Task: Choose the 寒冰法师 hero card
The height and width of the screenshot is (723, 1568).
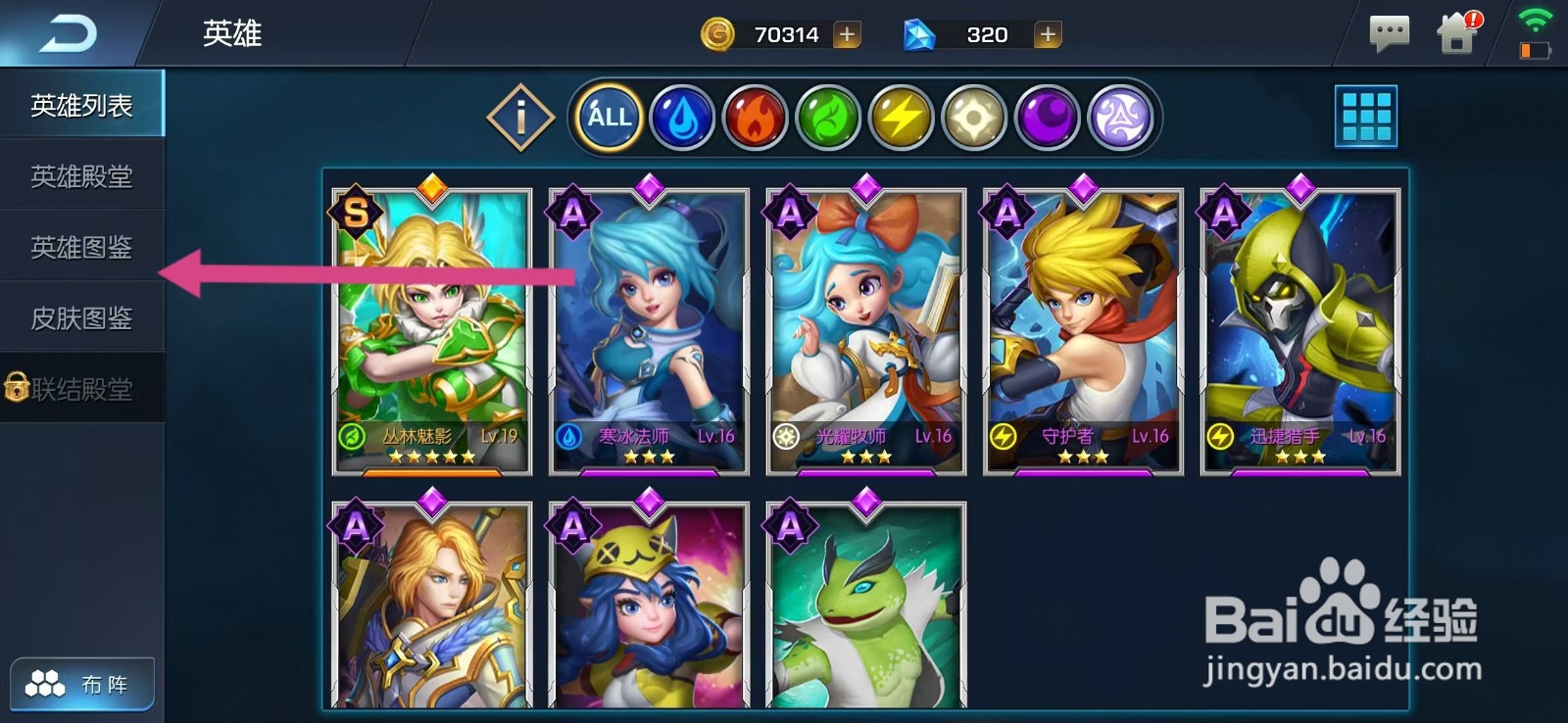Action: (x=650, y=328)
